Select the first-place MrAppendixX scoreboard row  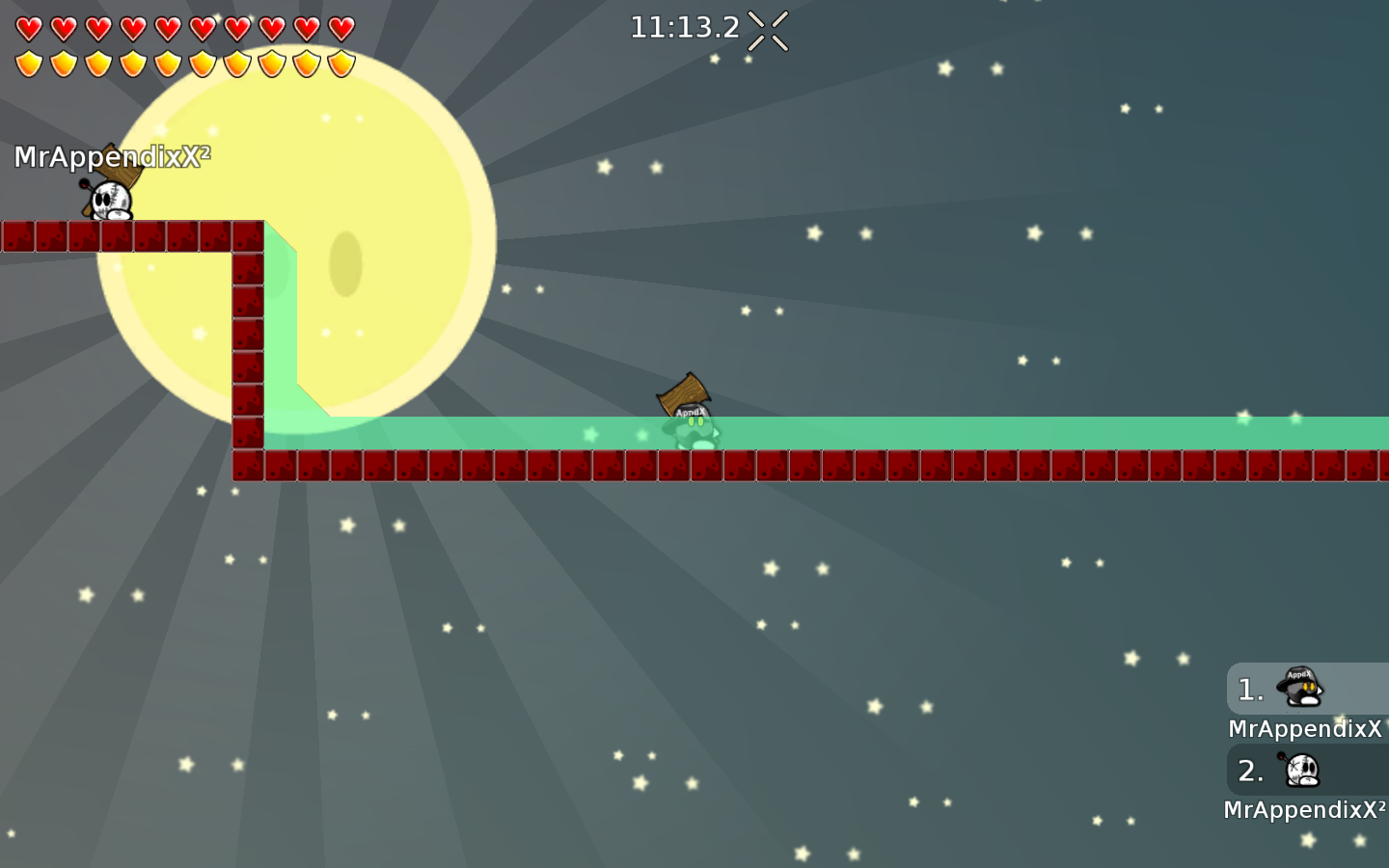(1307, 690)
